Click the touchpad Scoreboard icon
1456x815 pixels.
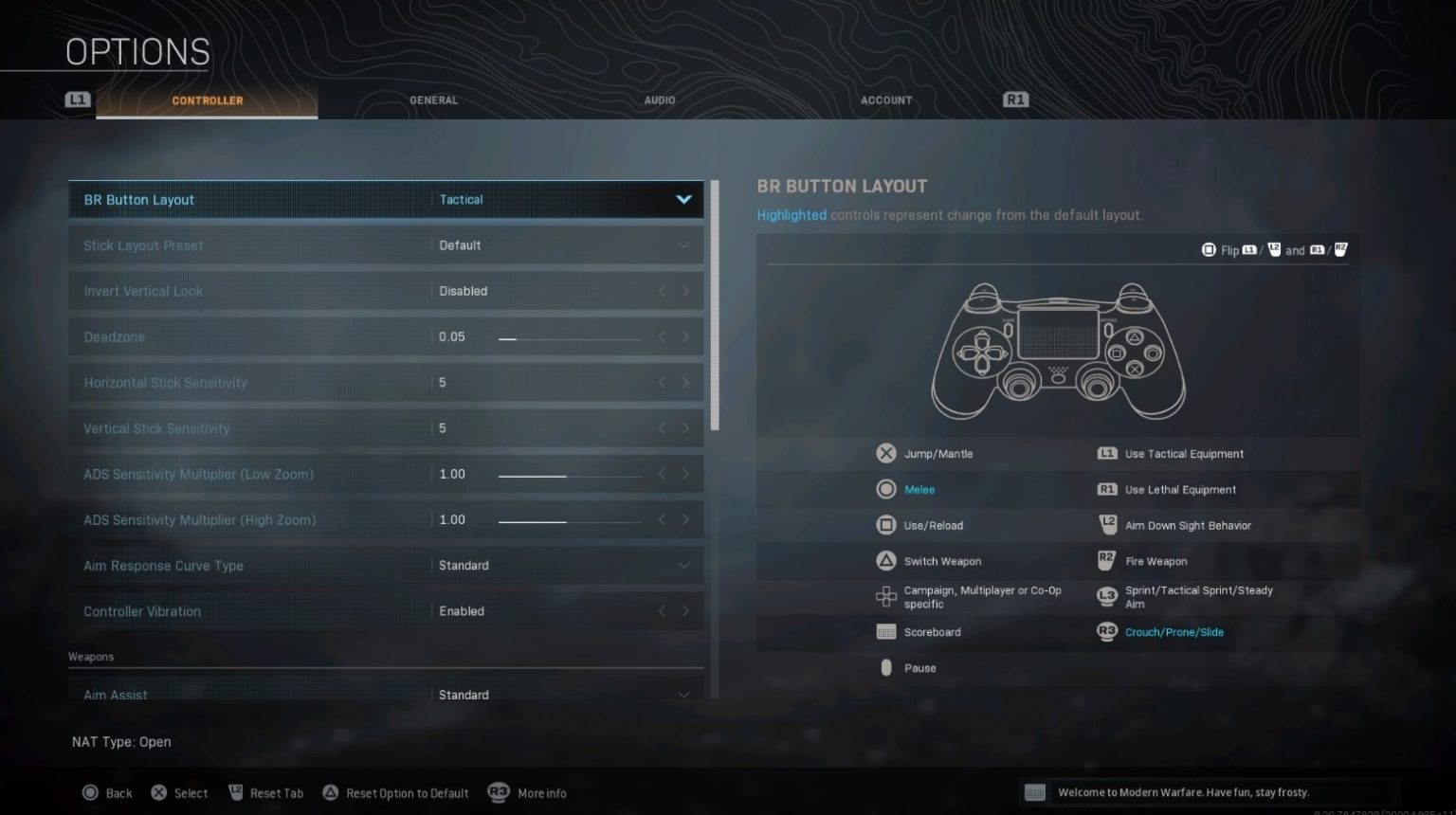(x=886, y=631)
